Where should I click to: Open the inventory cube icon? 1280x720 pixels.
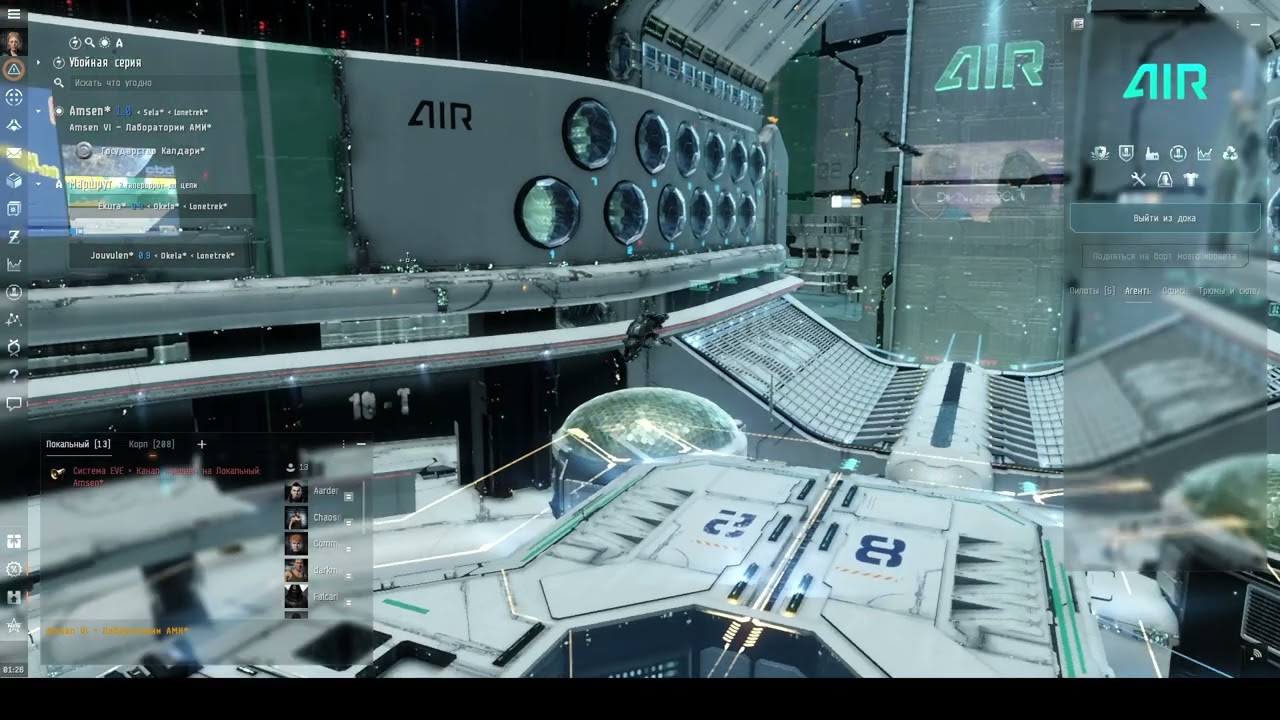point(14,181)
